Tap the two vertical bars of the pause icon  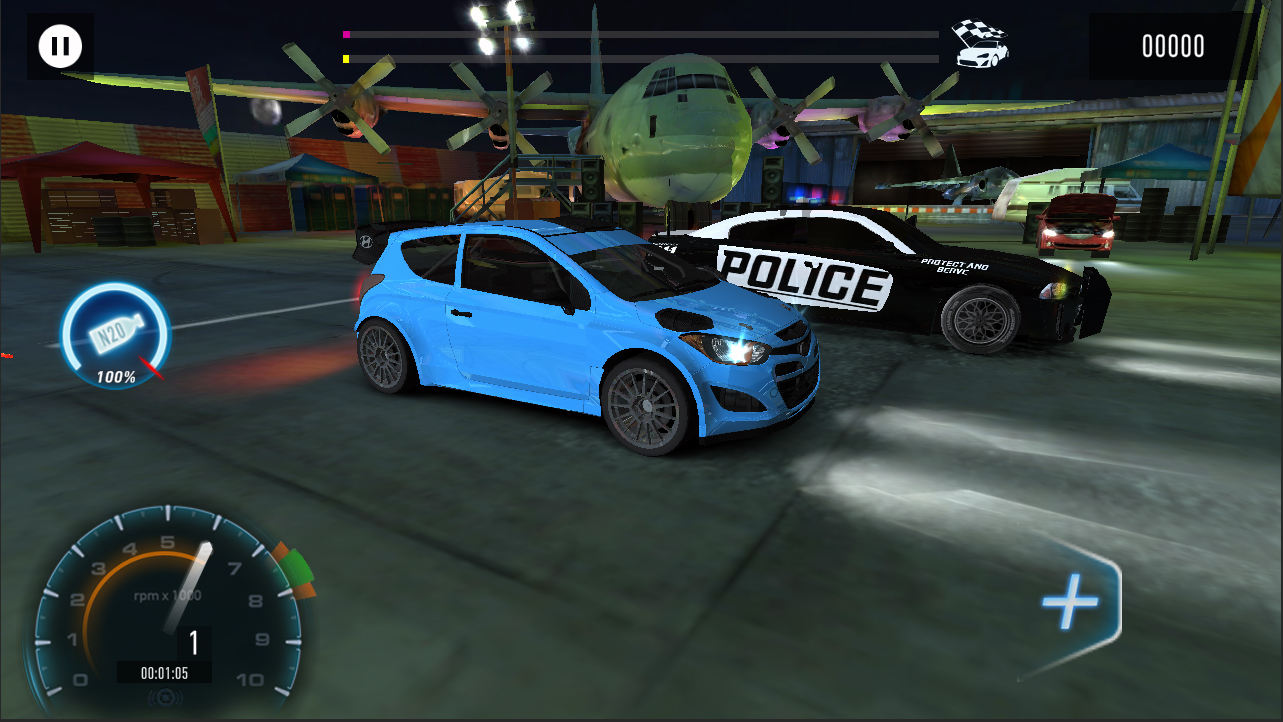[x=59, y=44]
